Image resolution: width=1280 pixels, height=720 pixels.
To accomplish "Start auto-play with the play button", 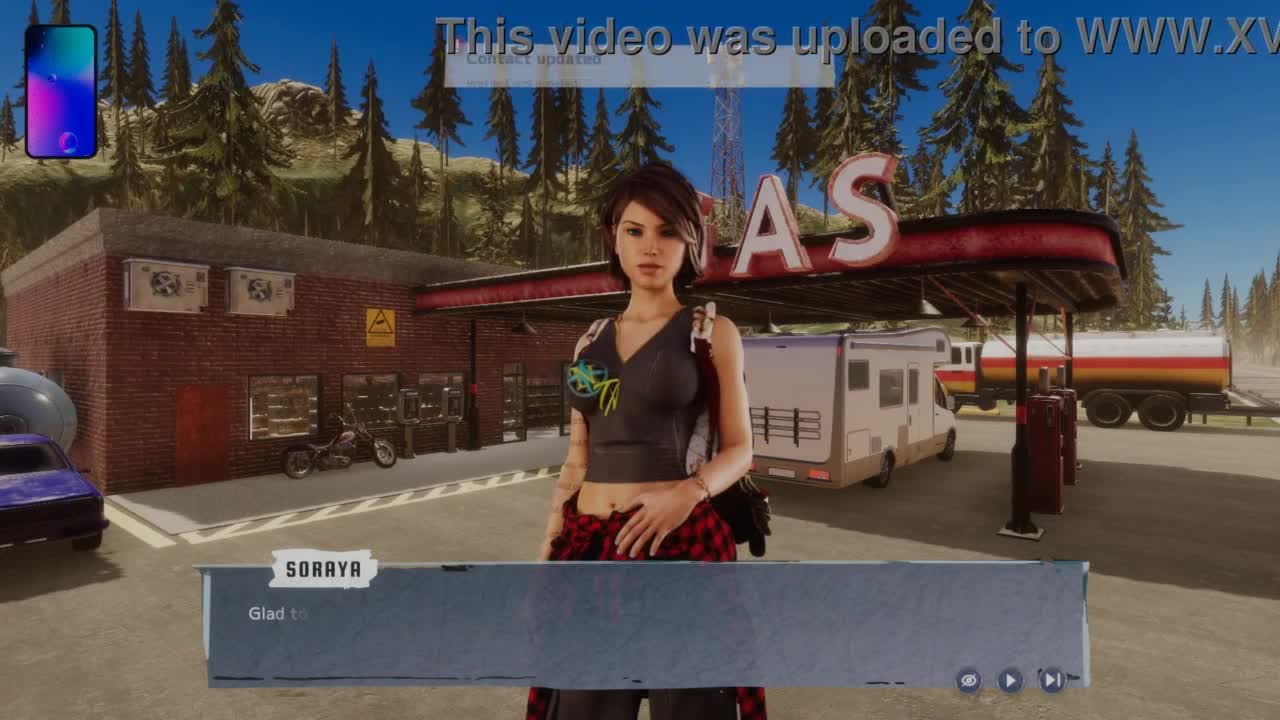I will [1010, 680].
